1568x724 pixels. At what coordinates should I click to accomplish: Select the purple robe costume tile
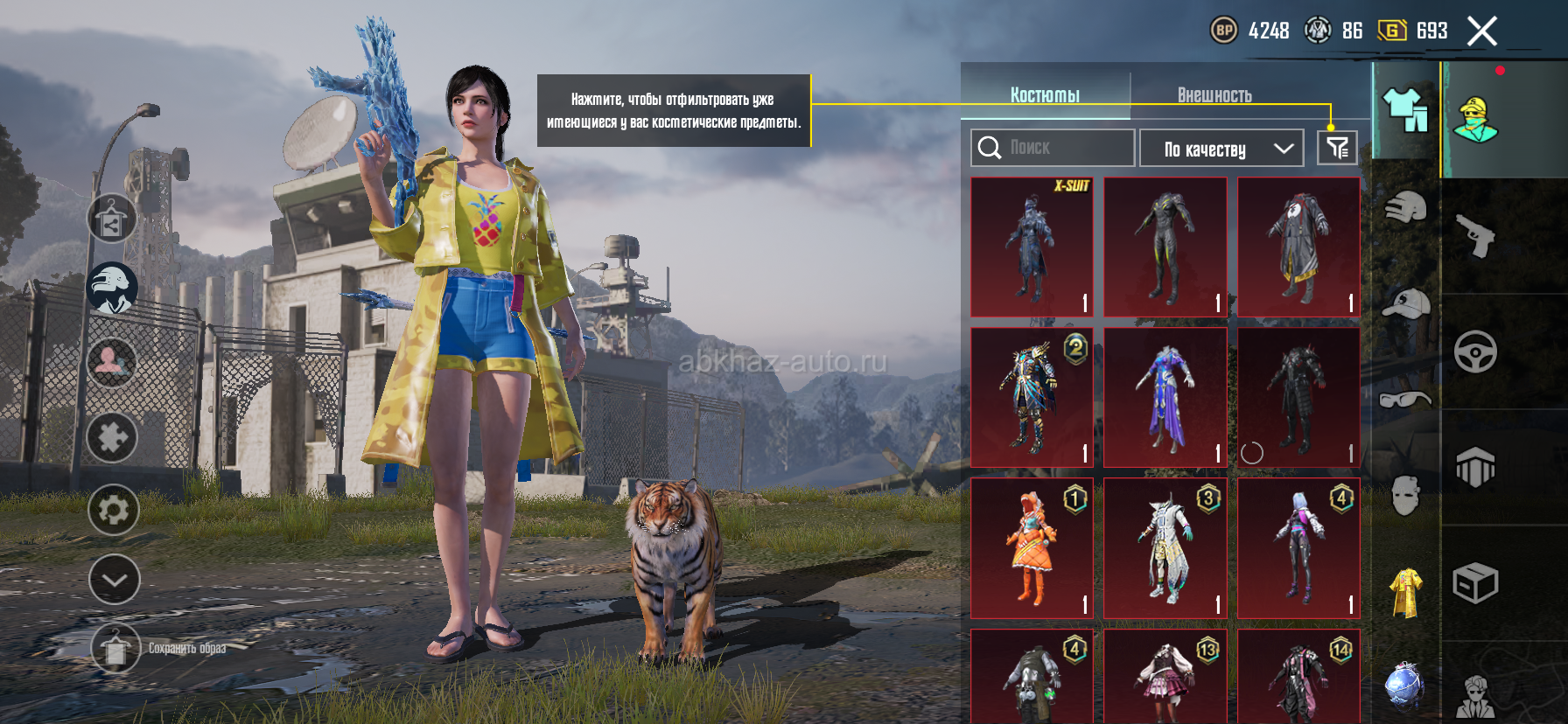click(x=1165, y=397)
